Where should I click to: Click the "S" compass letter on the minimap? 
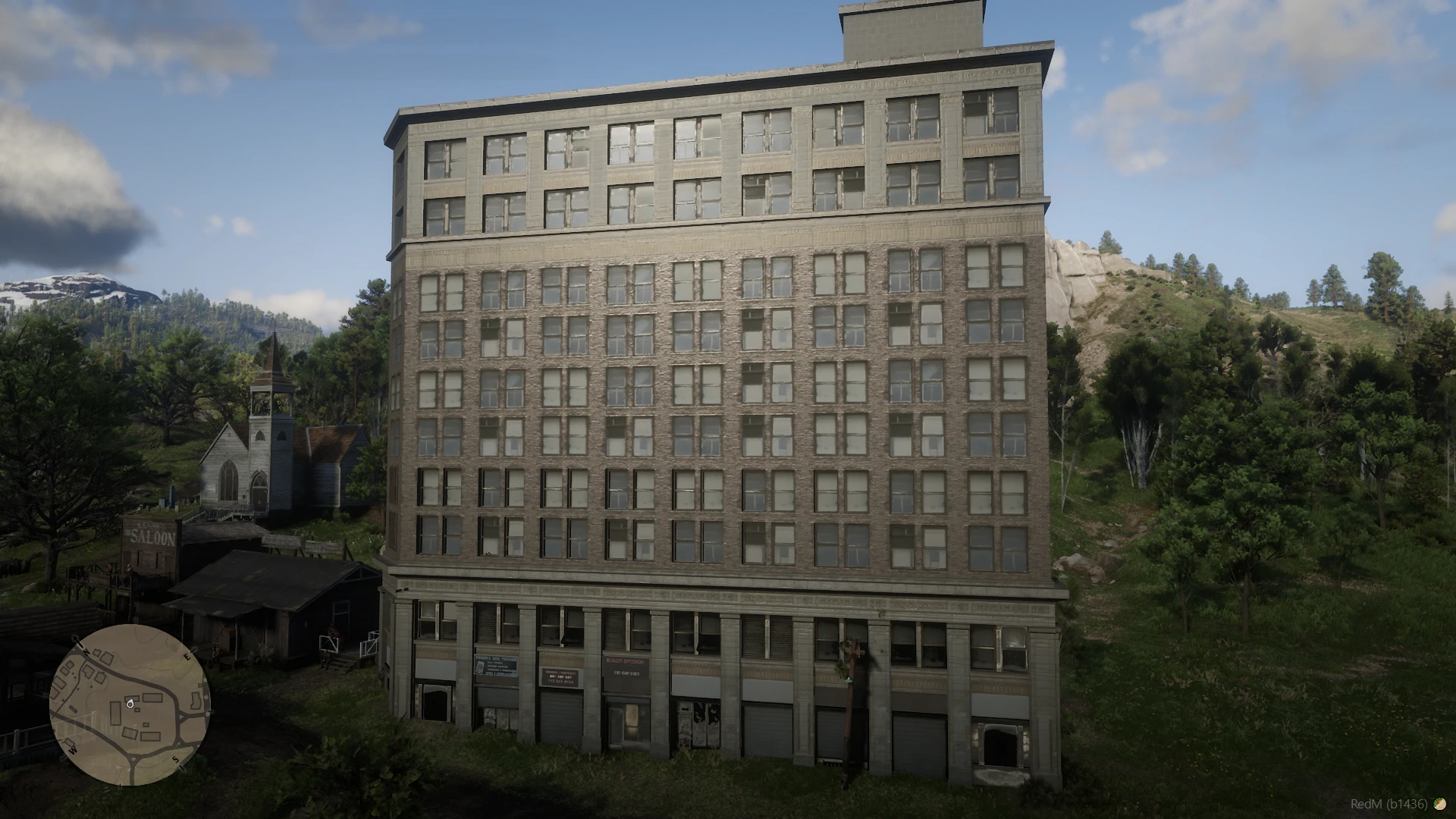[x=175, y=760]
